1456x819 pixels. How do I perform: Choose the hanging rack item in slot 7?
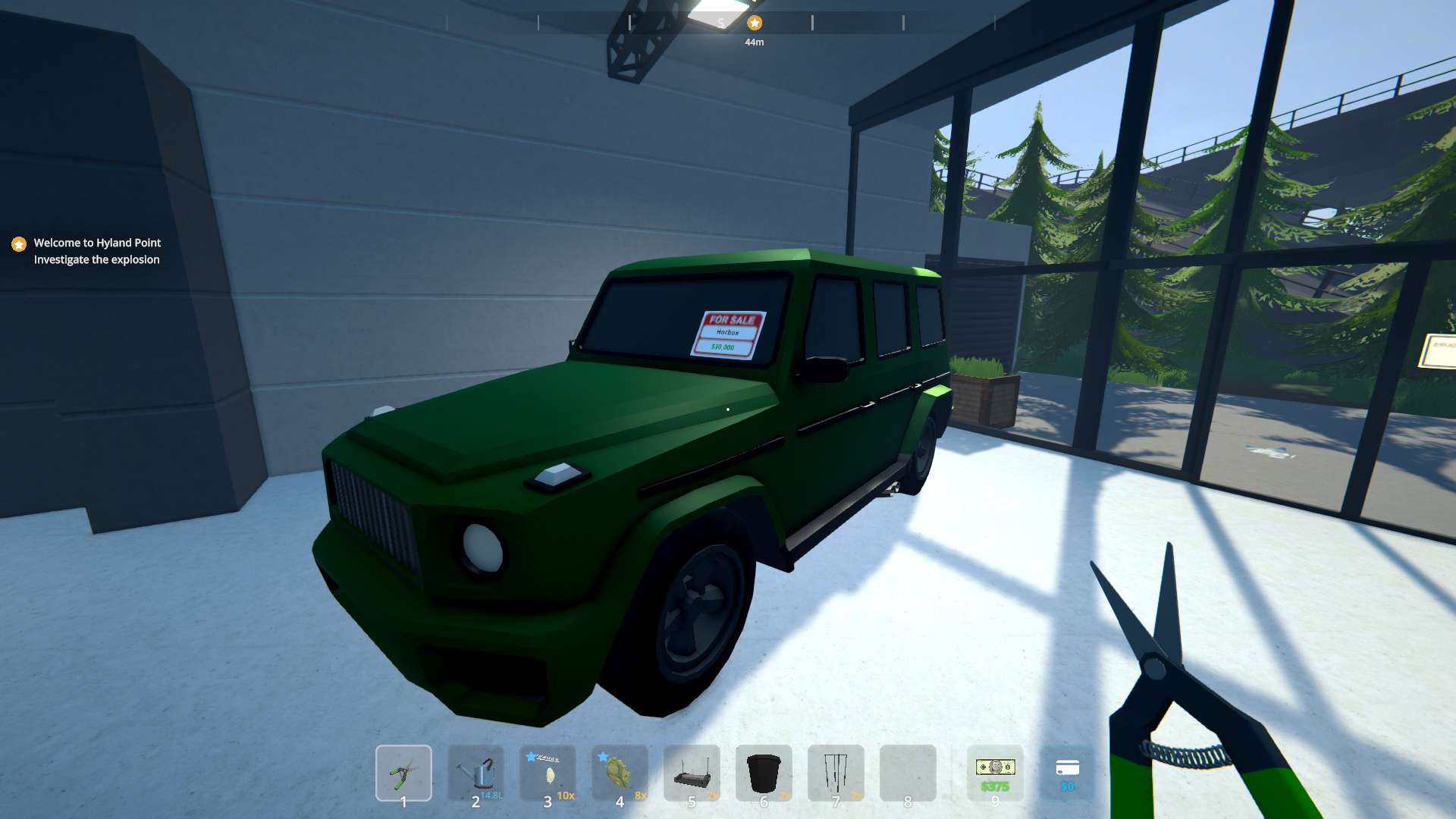click(x=836, y=773)
